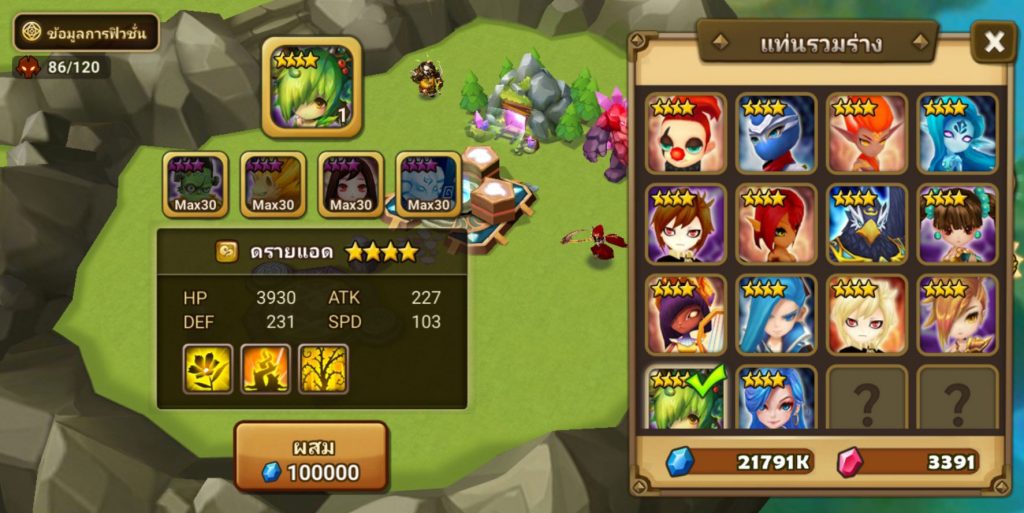Viewport: 1024px width, 513px height.
Task: Select the harp-playing dark-skinned monster
Action: [685, 315]
